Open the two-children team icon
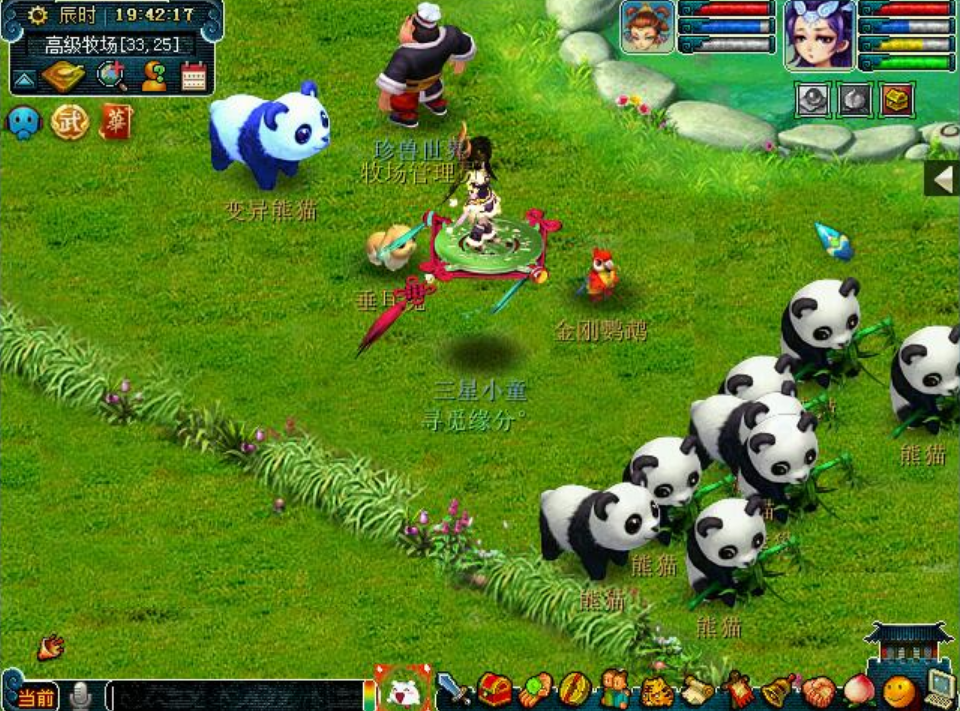 coord(614,689)
